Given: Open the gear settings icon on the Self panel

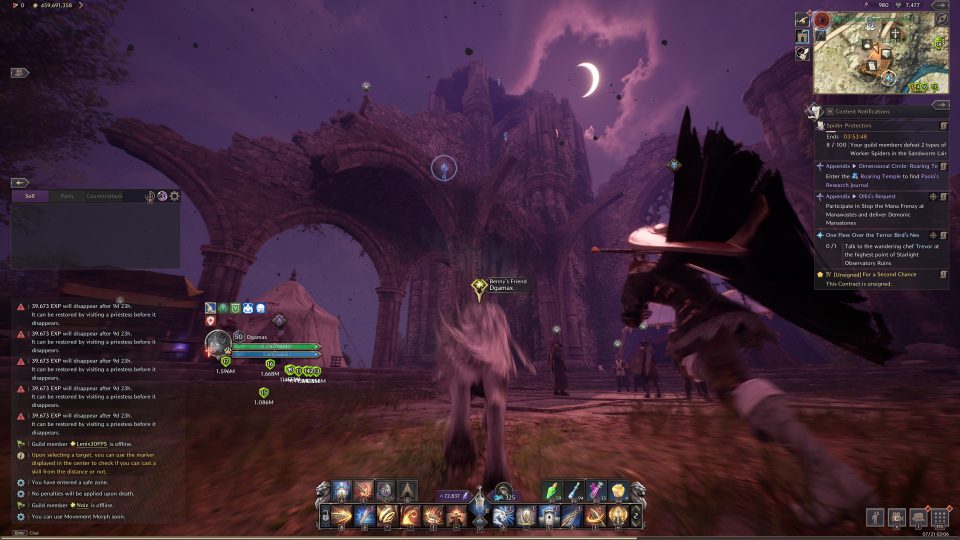Looking at the screenshot, I should point(175,196).
